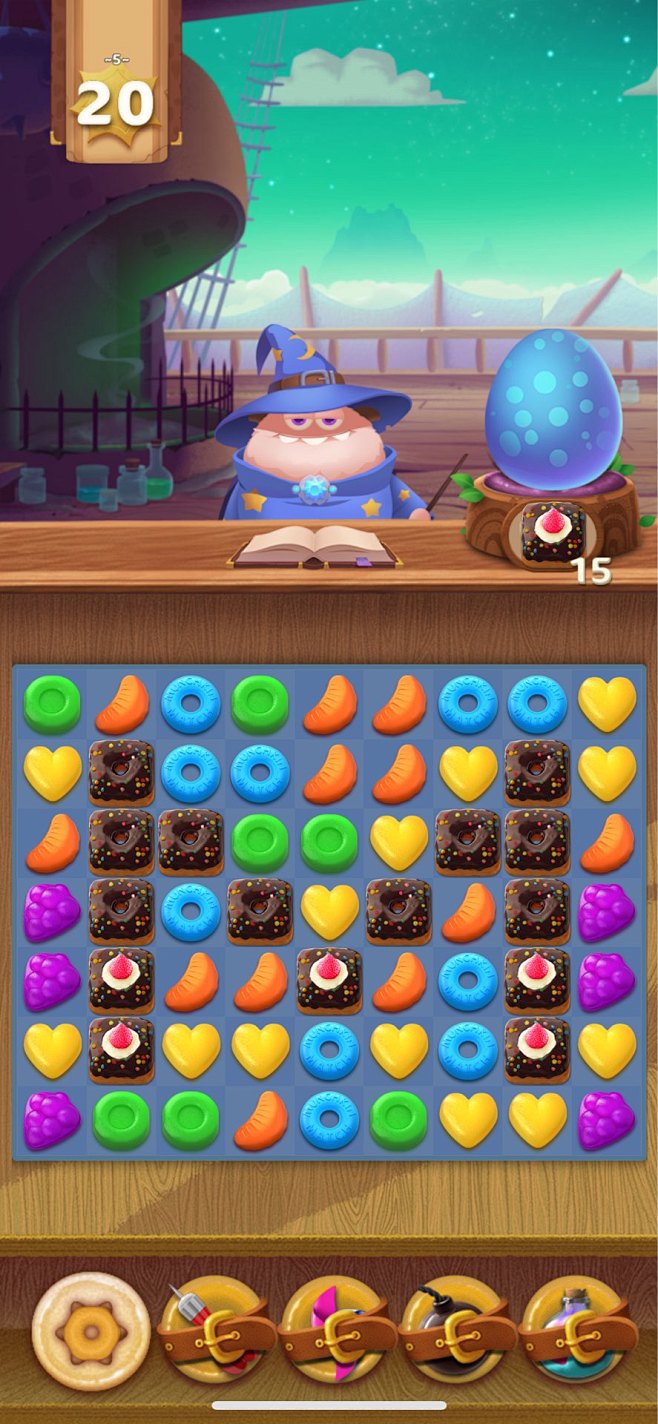Tap the locked potion bottle booster
This screenshot has height=1424, width=658.
pyautogui.click(x=579, y=1332)
